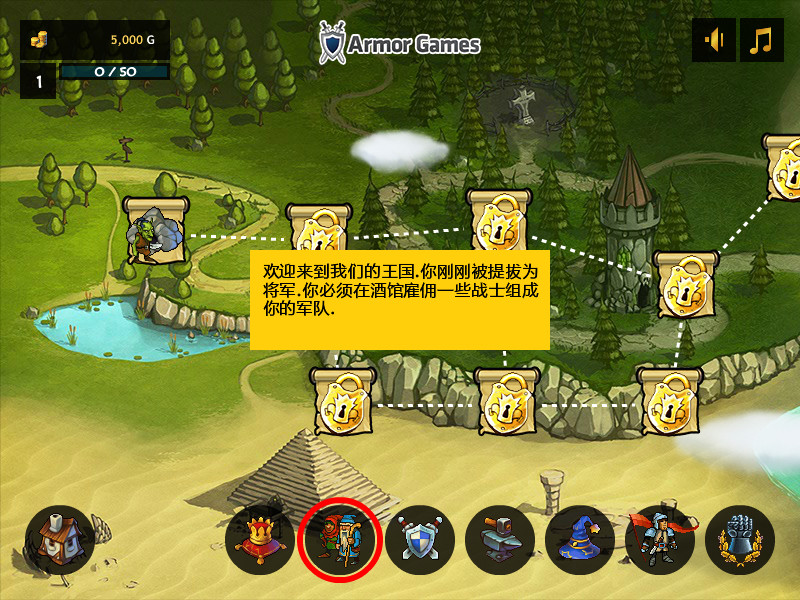Toggle the sound effects speaker button
Screen dimensions: 800x600
pyautogui.click(x=714, y=41)
